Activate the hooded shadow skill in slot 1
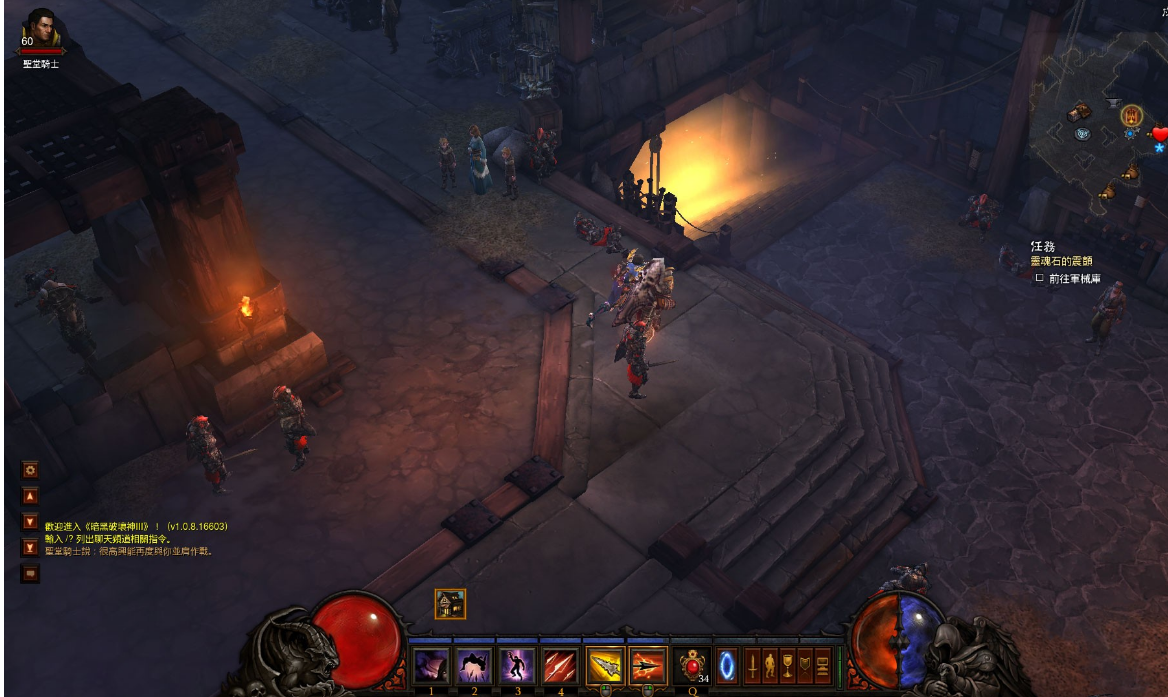The image size is (1168, 697). click(x=431, y=665)
